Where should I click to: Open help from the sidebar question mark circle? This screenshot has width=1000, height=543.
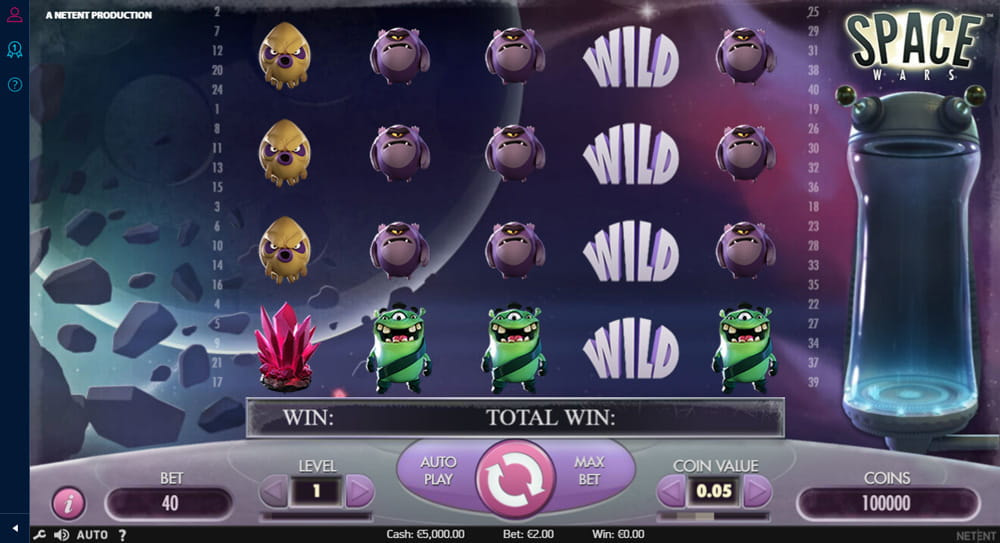coord(14,85)
